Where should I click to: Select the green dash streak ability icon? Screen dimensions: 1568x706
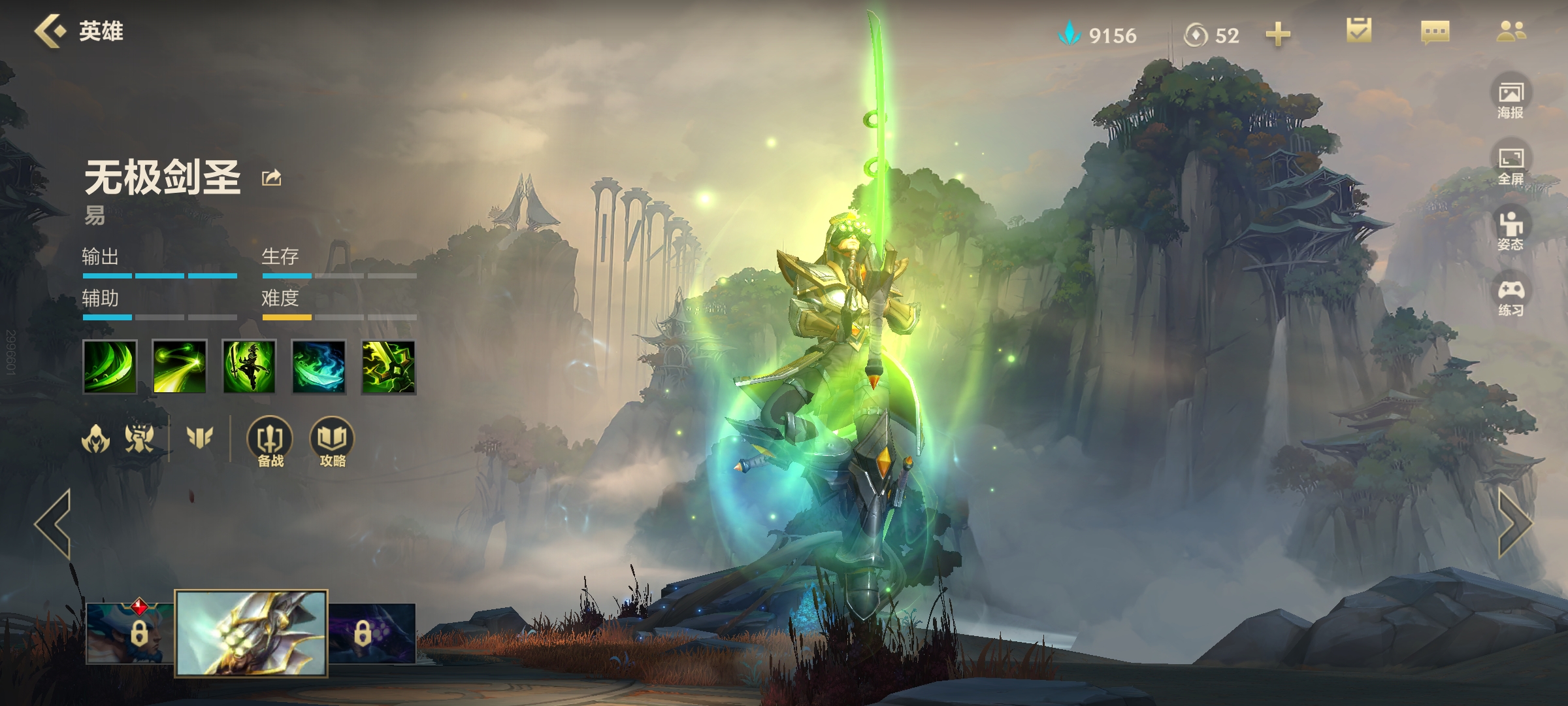[180, 367]
